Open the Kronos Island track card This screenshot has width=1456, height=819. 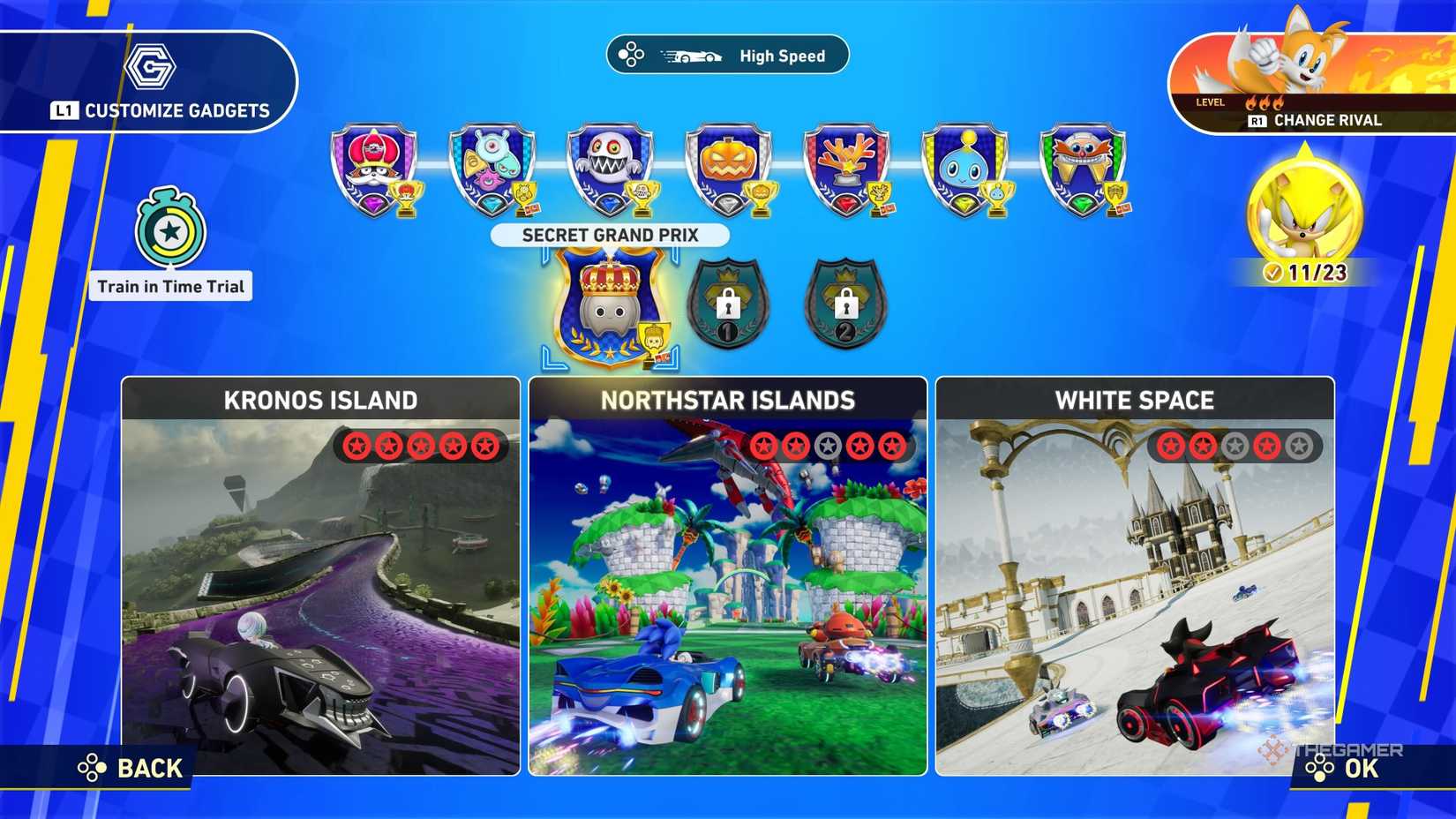point(321,575)
